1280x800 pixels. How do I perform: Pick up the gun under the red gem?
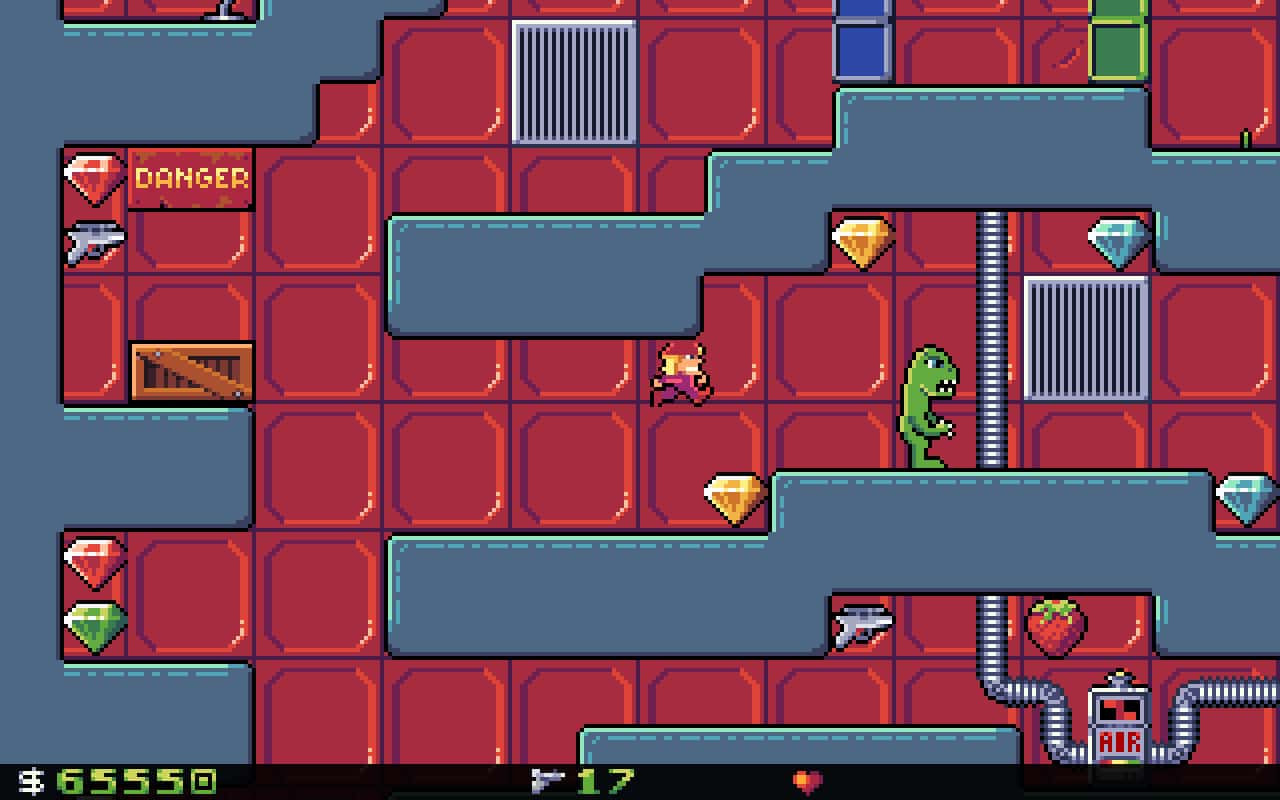tap(95, 240)
